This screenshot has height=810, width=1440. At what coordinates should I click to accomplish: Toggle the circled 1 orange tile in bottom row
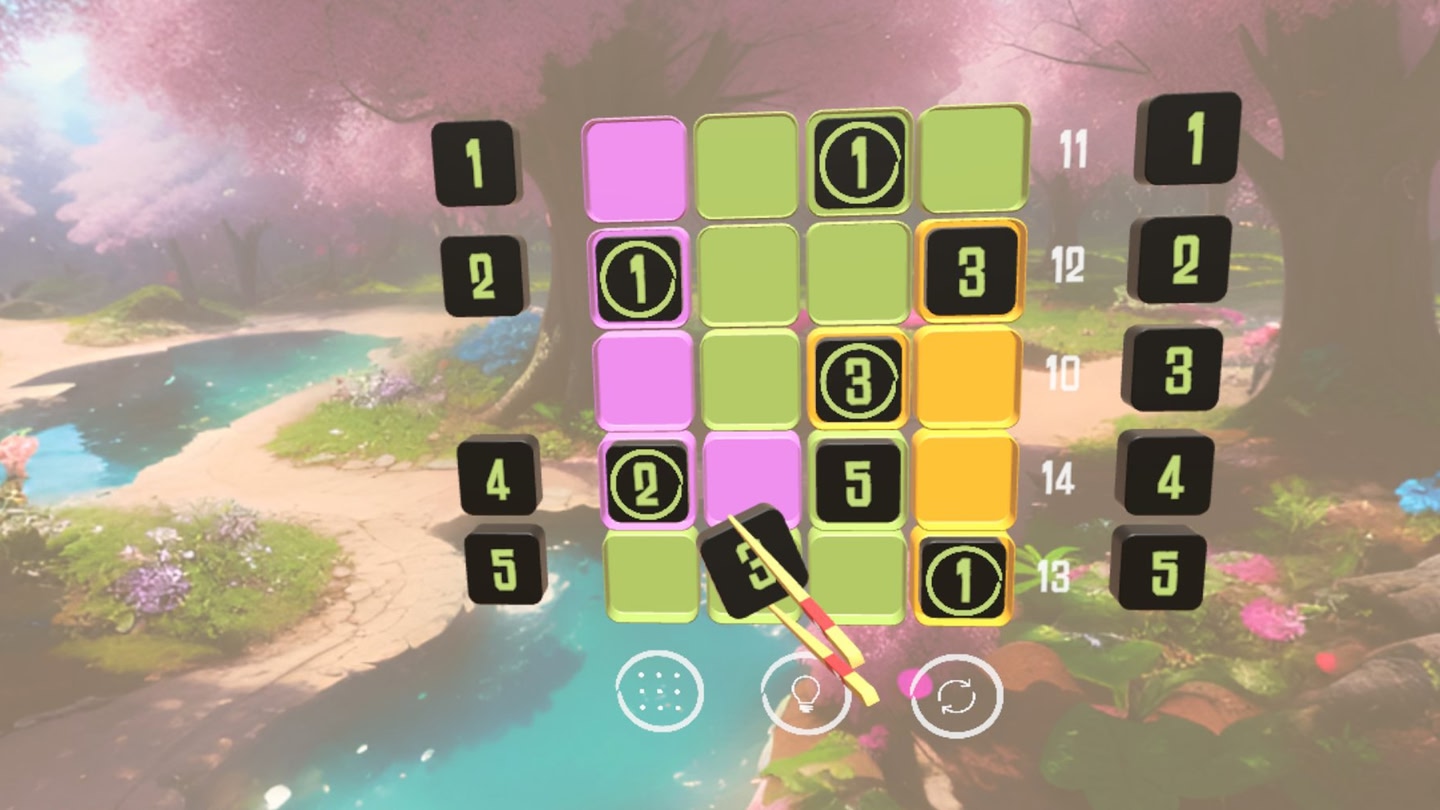[963, 580]
